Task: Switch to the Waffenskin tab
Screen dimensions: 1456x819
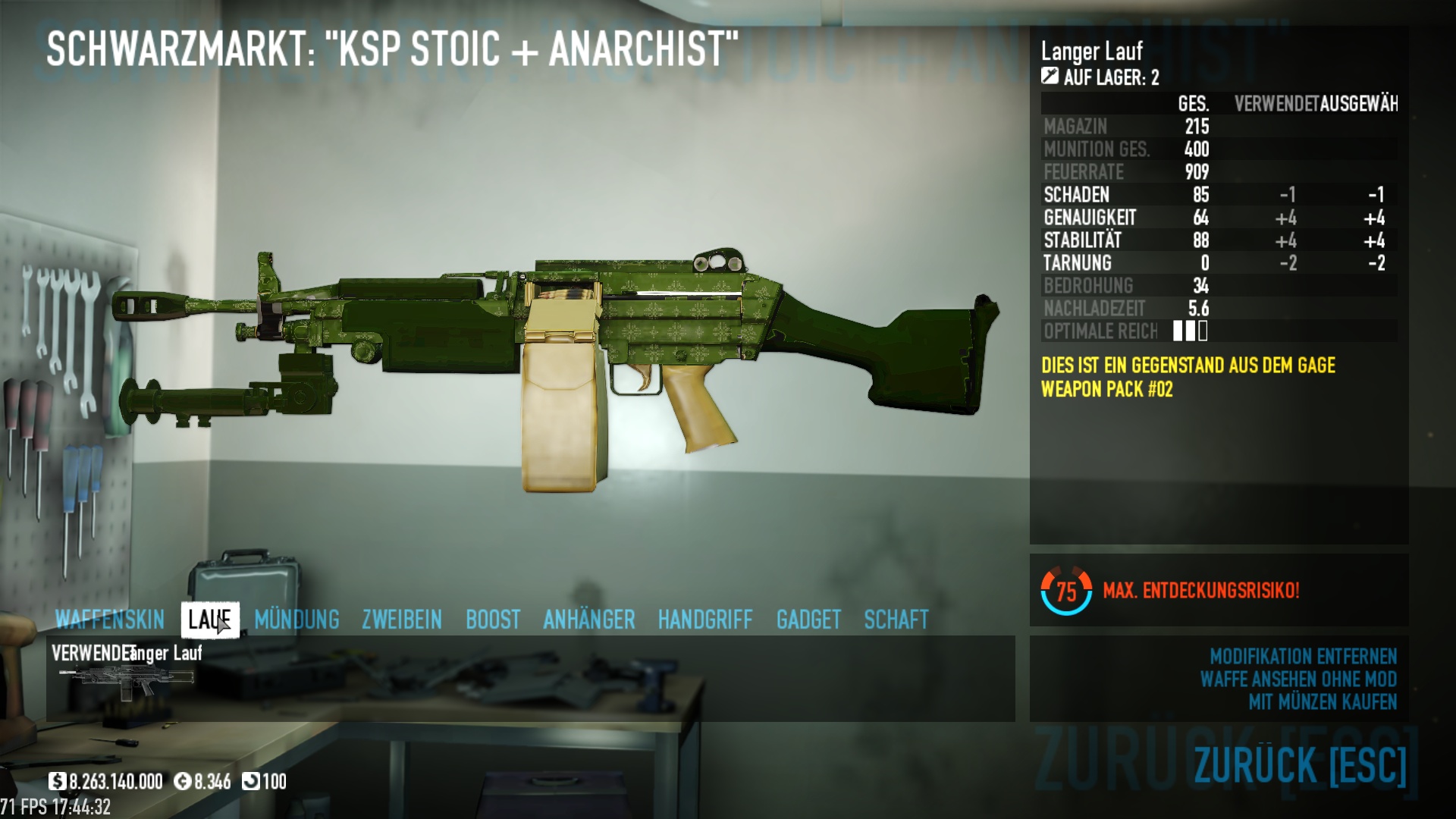Action: [x=110, y=620]
